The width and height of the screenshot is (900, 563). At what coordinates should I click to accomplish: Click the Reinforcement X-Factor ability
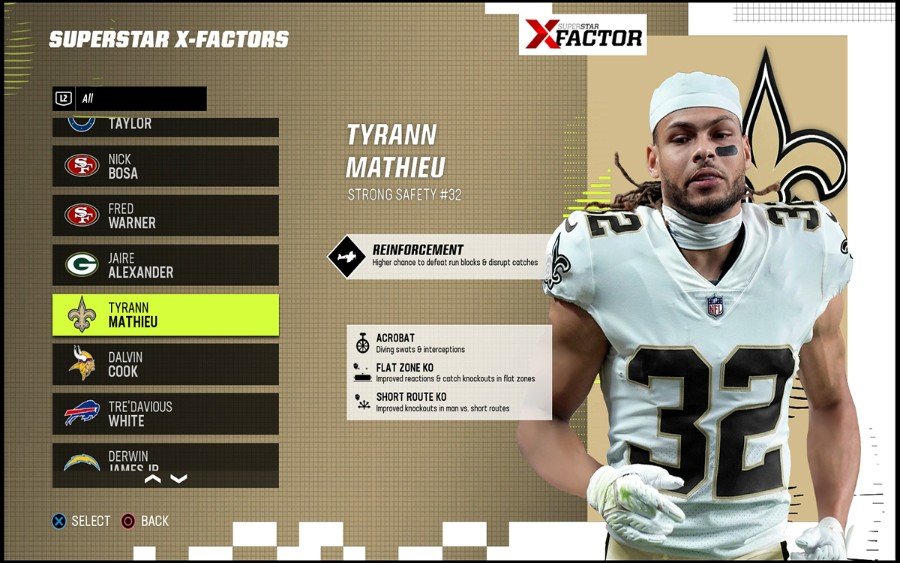440,256
